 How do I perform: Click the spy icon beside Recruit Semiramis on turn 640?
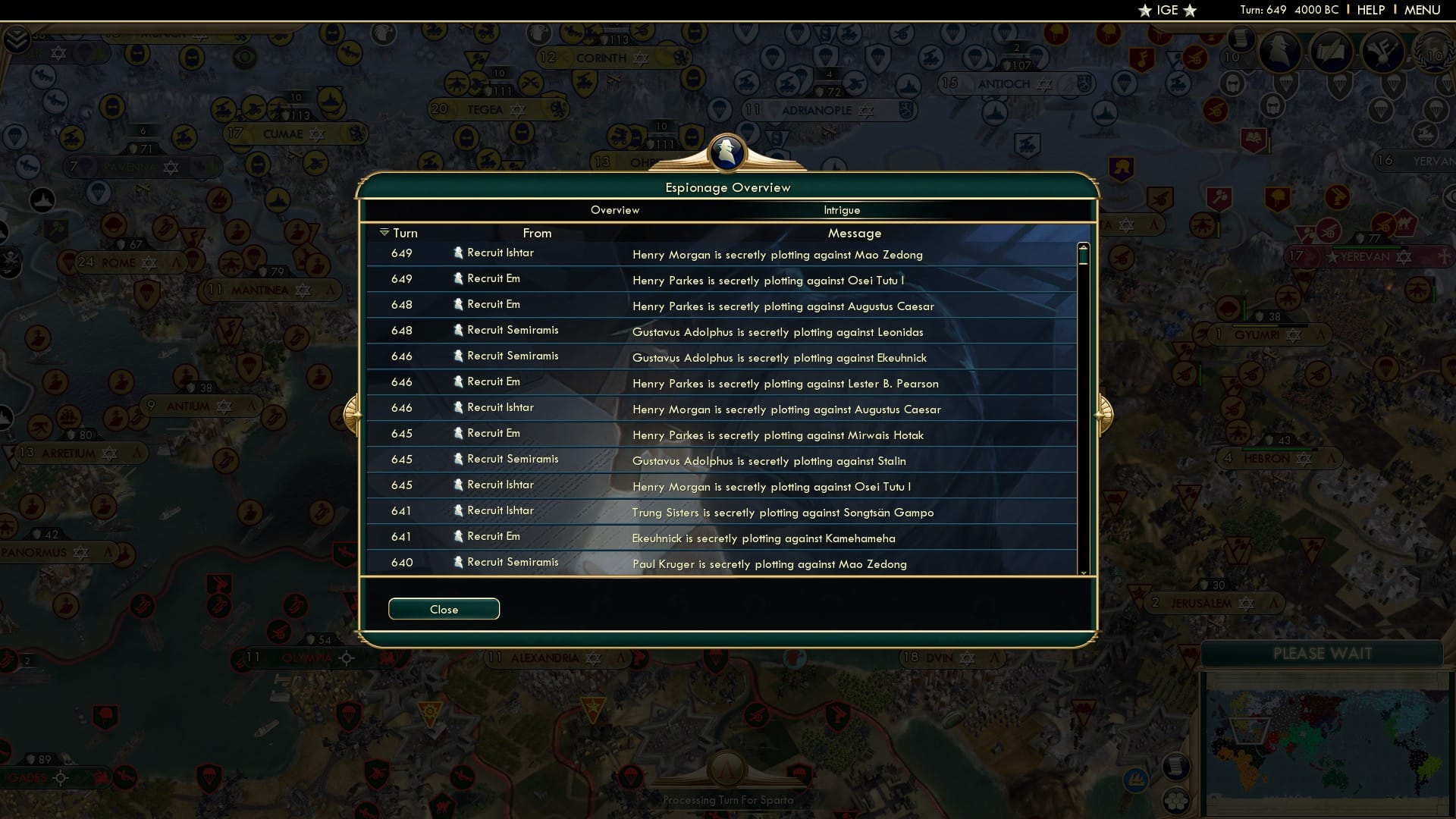click(x=458, y=562)
